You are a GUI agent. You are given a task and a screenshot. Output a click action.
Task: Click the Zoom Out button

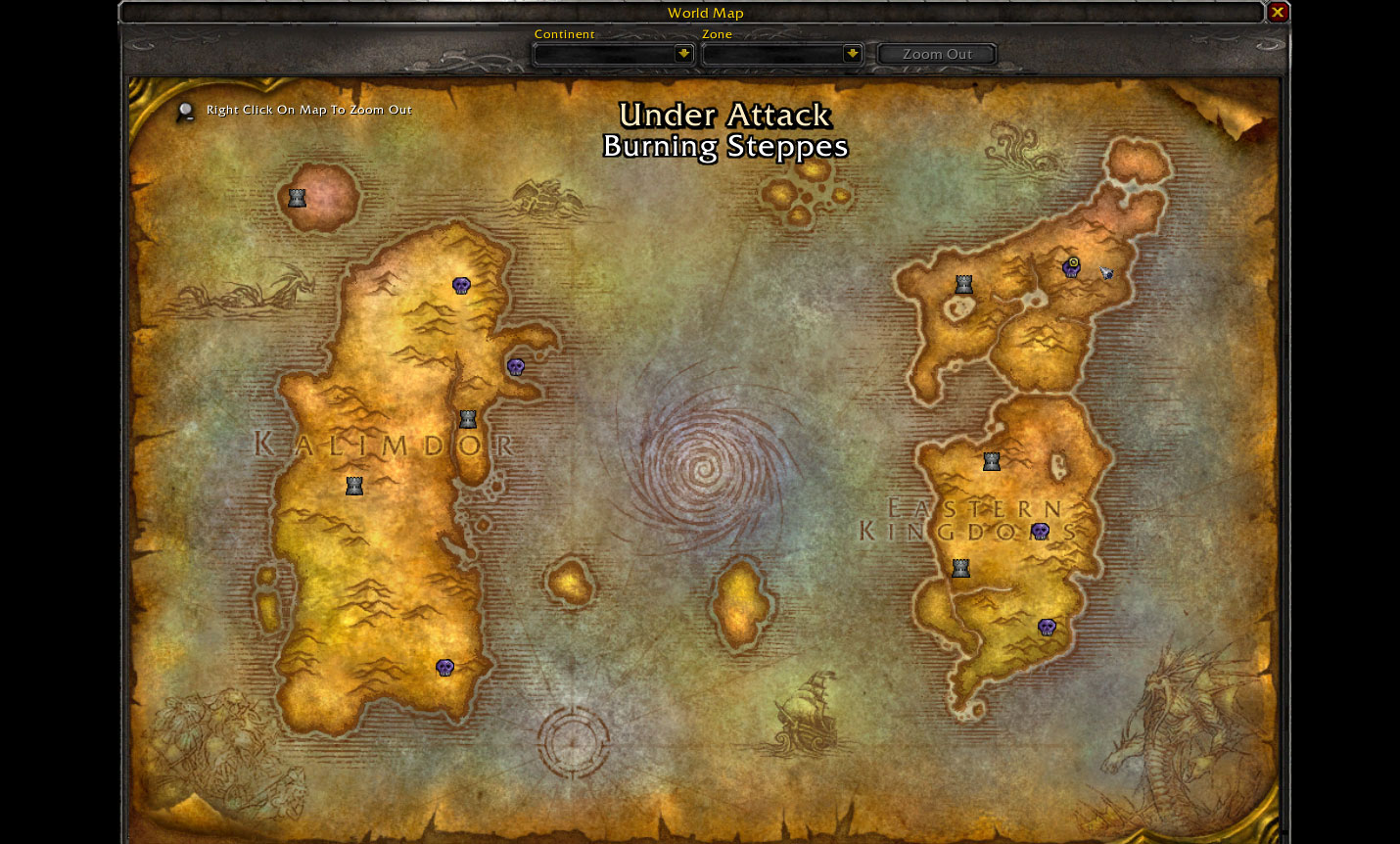(x=937, y=54)
